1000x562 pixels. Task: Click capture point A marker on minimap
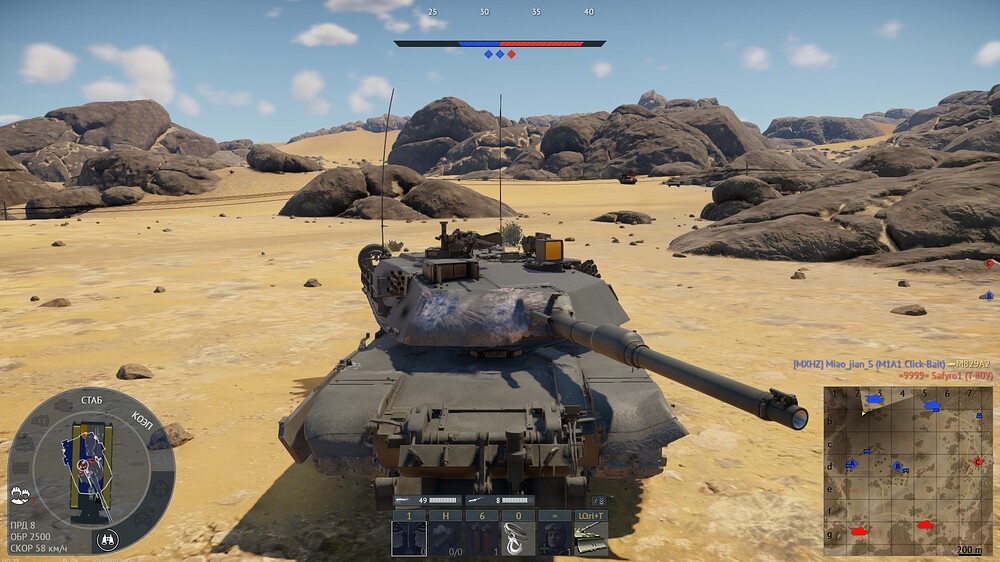click(852, 465)
